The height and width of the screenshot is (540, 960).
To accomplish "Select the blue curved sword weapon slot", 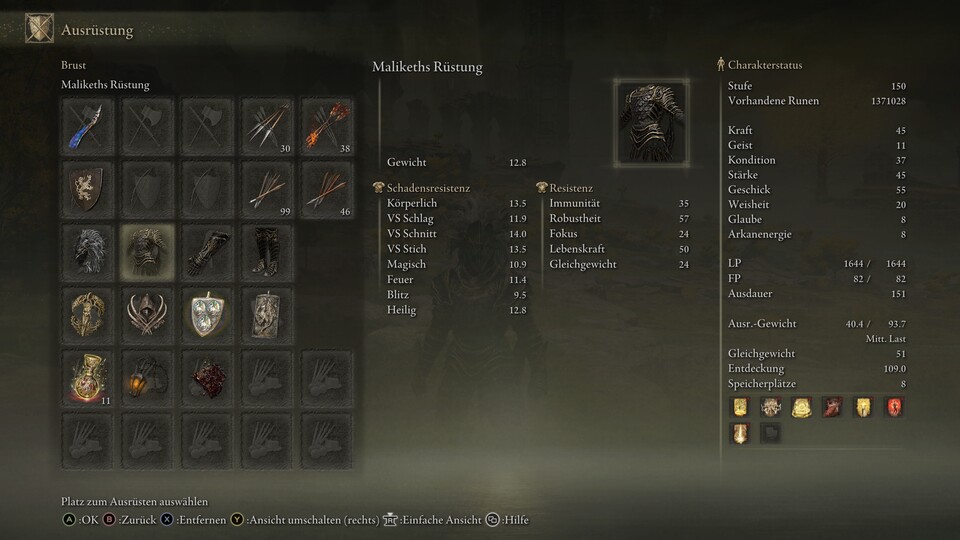I will pos(87,125).
